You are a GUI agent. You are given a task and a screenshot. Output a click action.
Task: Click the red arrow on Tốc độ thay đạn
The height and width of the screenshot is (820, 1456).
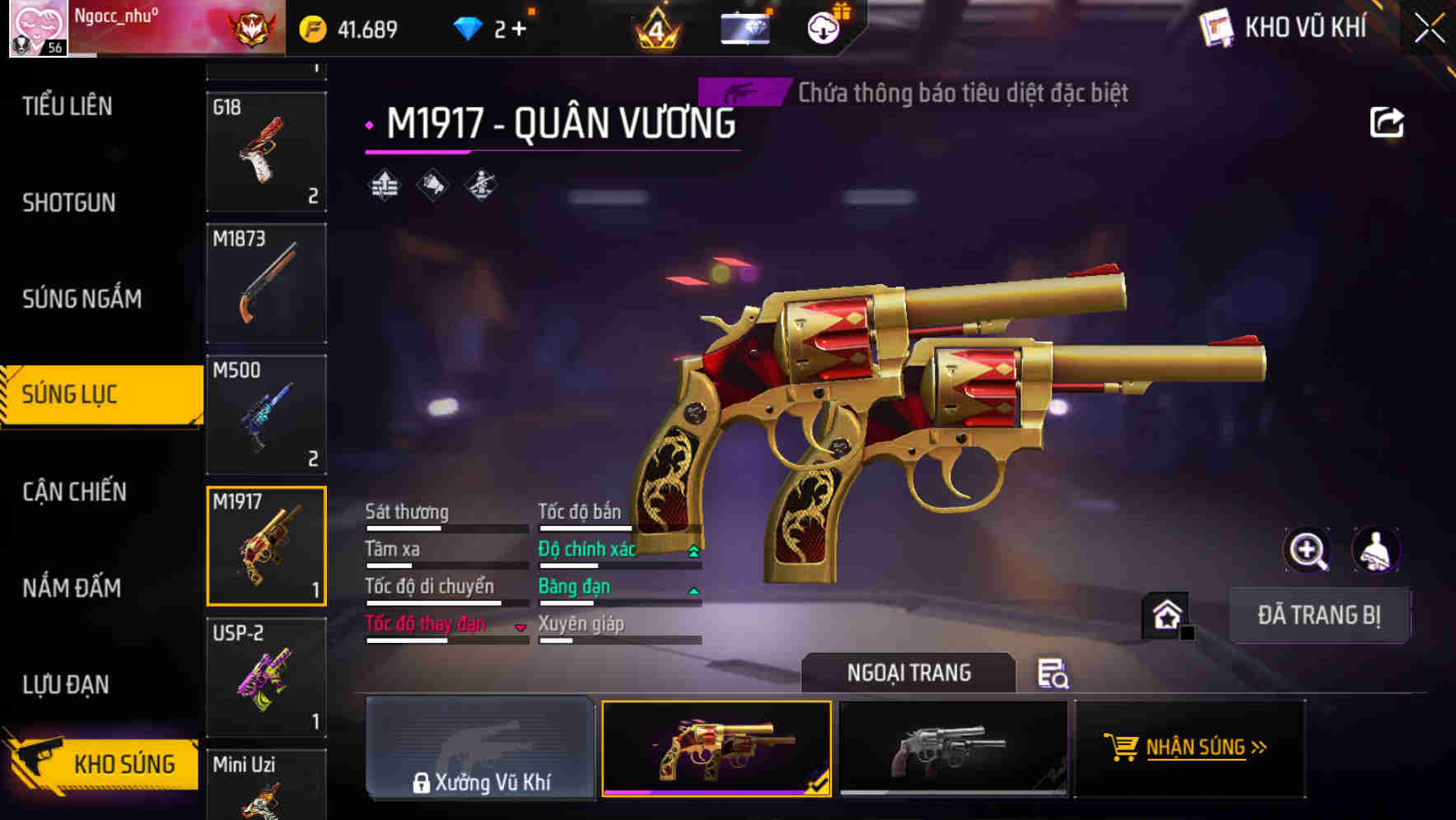coord(521,626)
